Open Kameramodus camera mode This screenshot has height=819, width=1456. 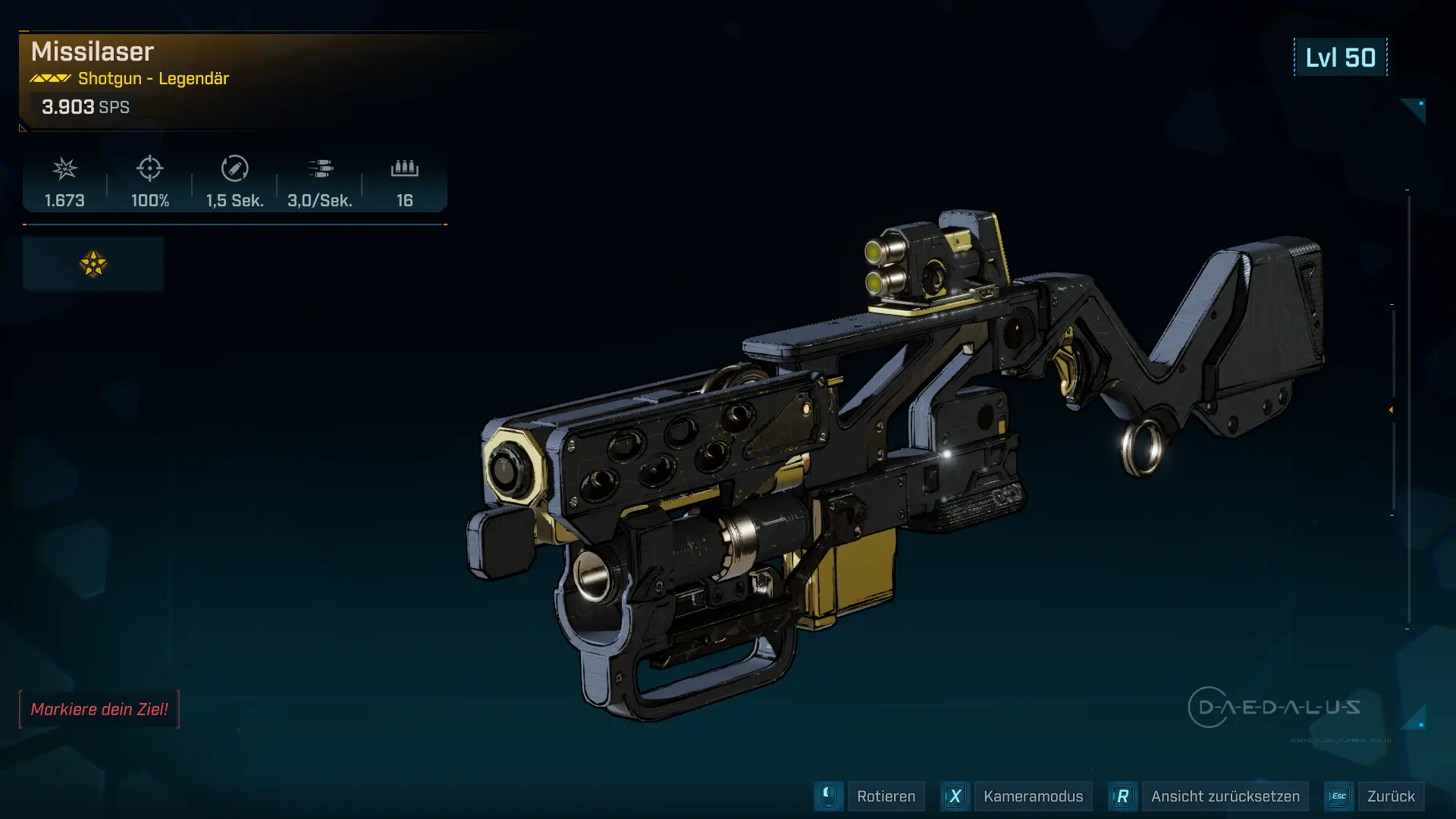coord(1032,796)
